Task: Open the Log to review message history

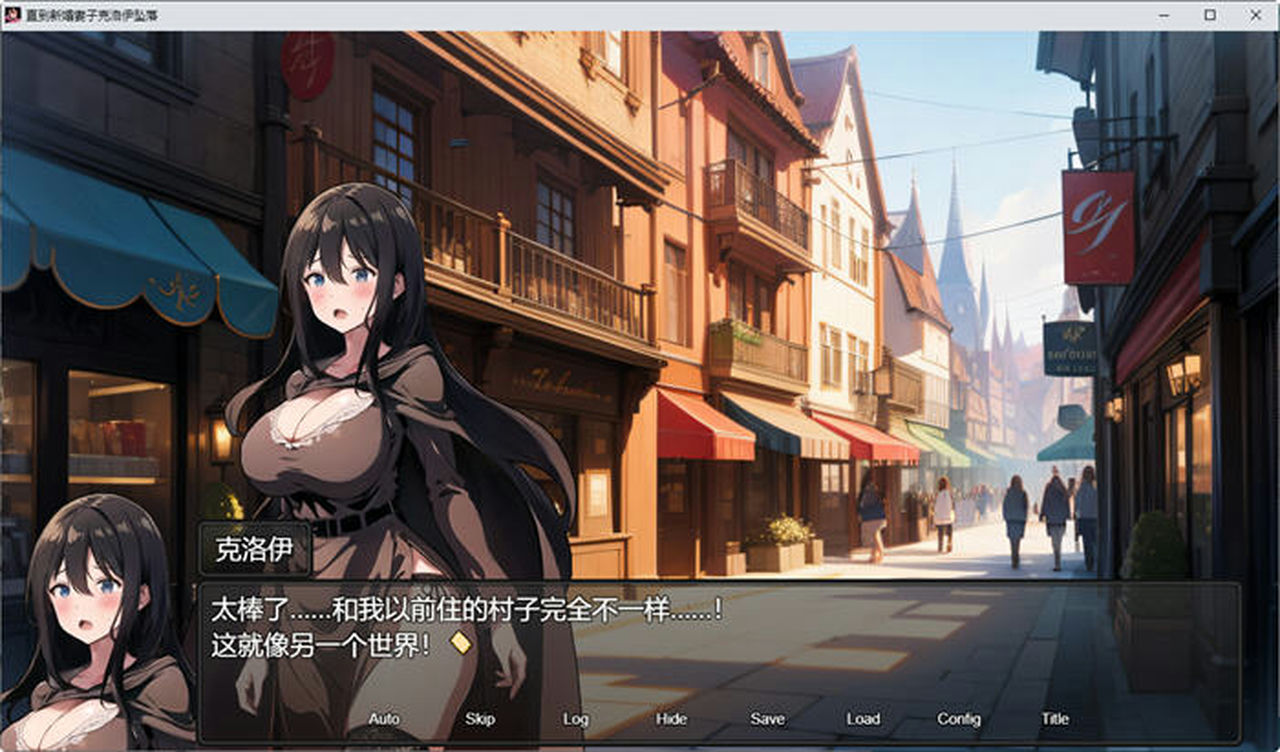Action: tap(575, 718)
